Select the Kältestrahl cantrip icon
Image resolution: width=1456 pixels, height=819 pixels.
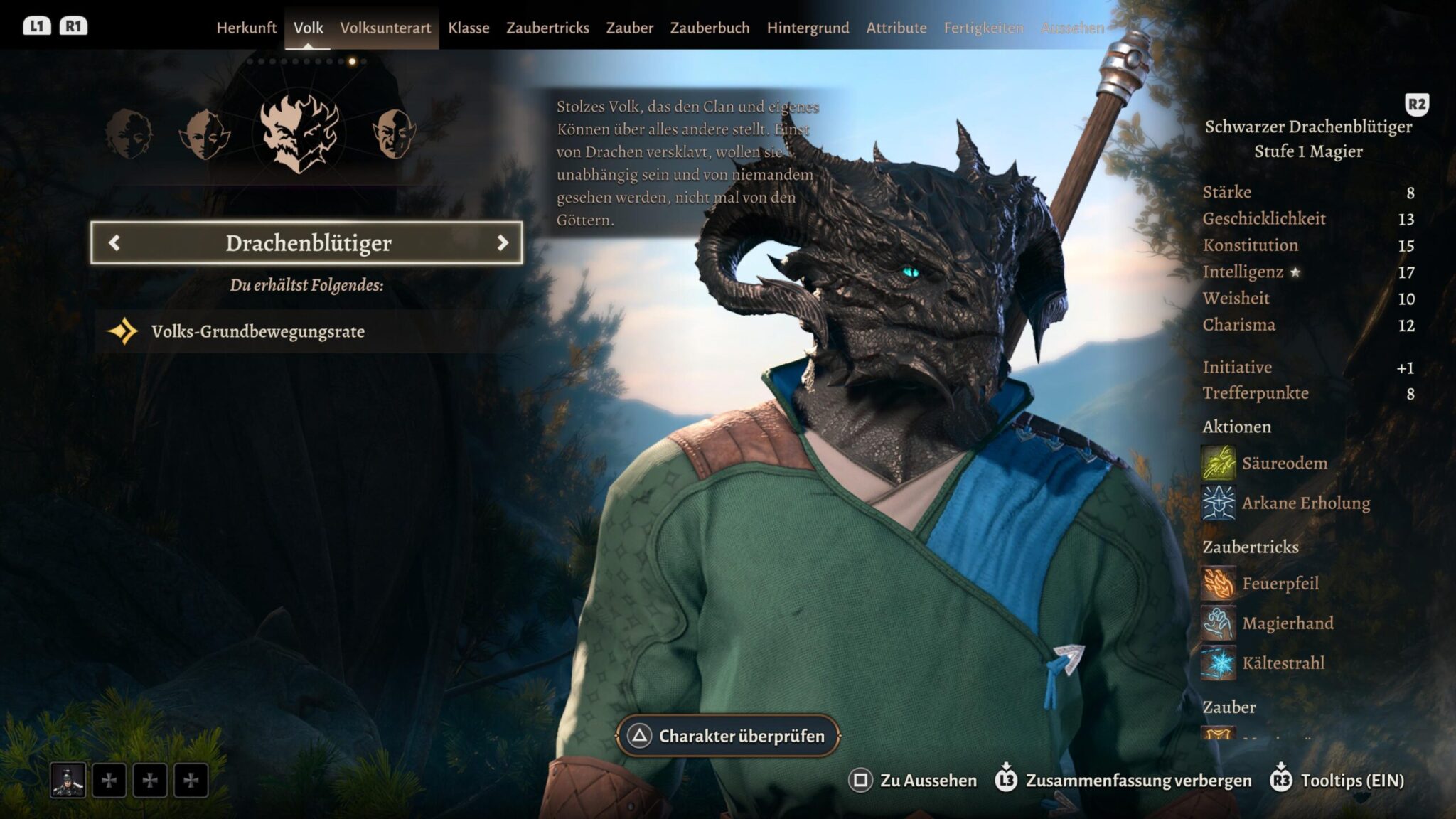(x=1218, y=663)
